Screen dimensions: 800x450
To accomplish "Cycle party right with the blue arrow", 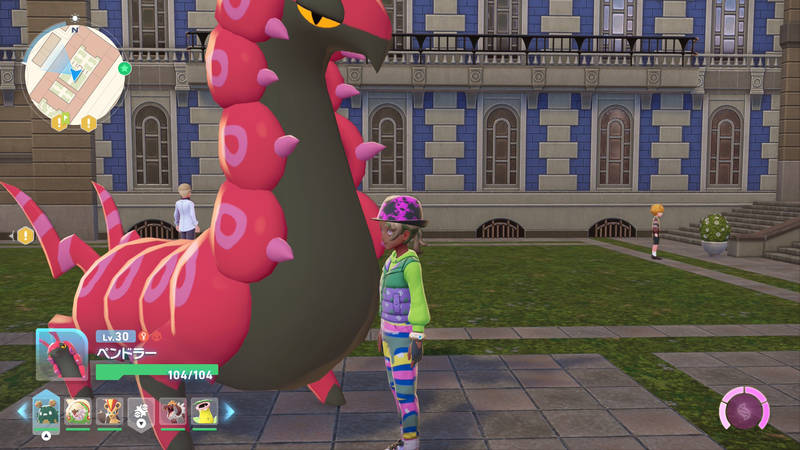I will pyautogui.click(x=229, y=411).
